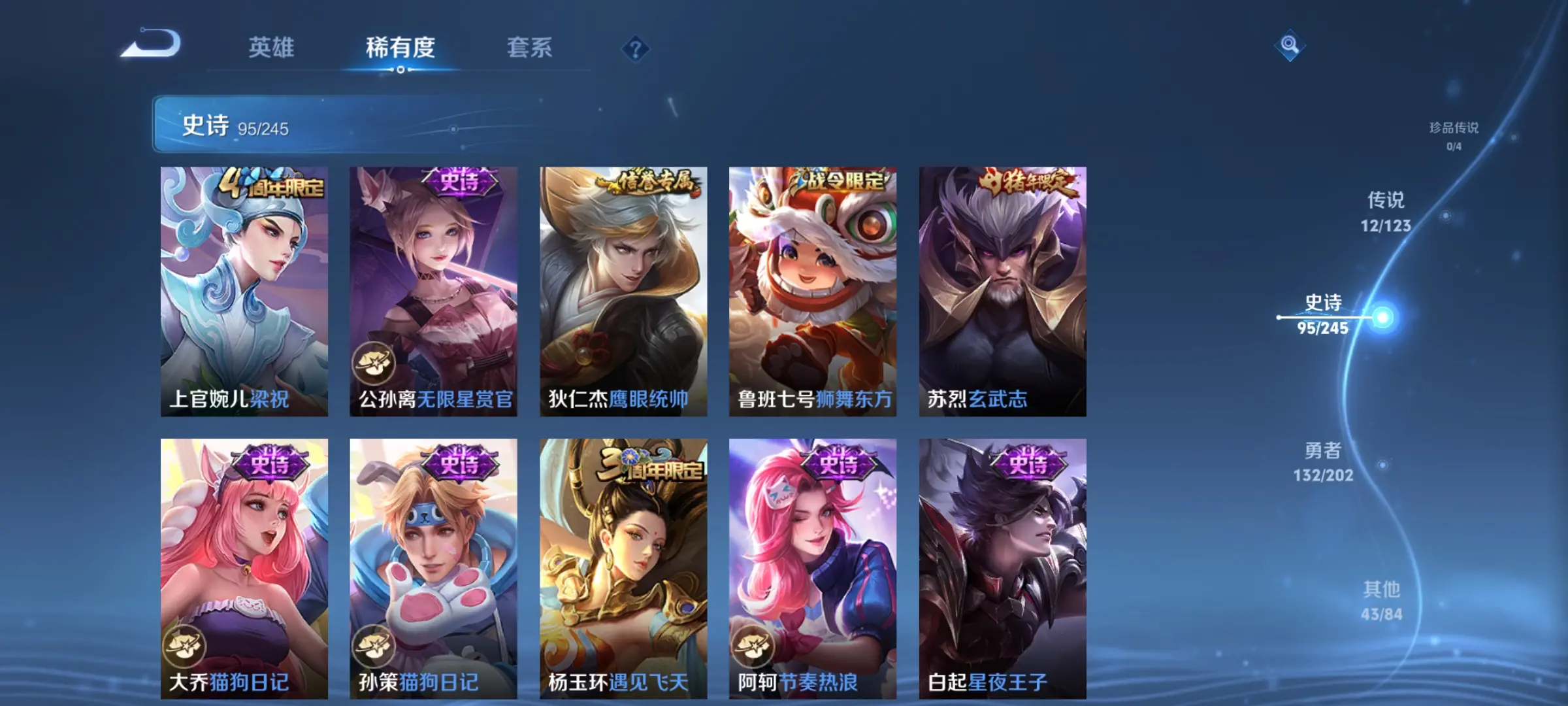Select the 白起 星夜王子 skin card
Viewport: 1568px width, 706px height.
(1002, 567)
